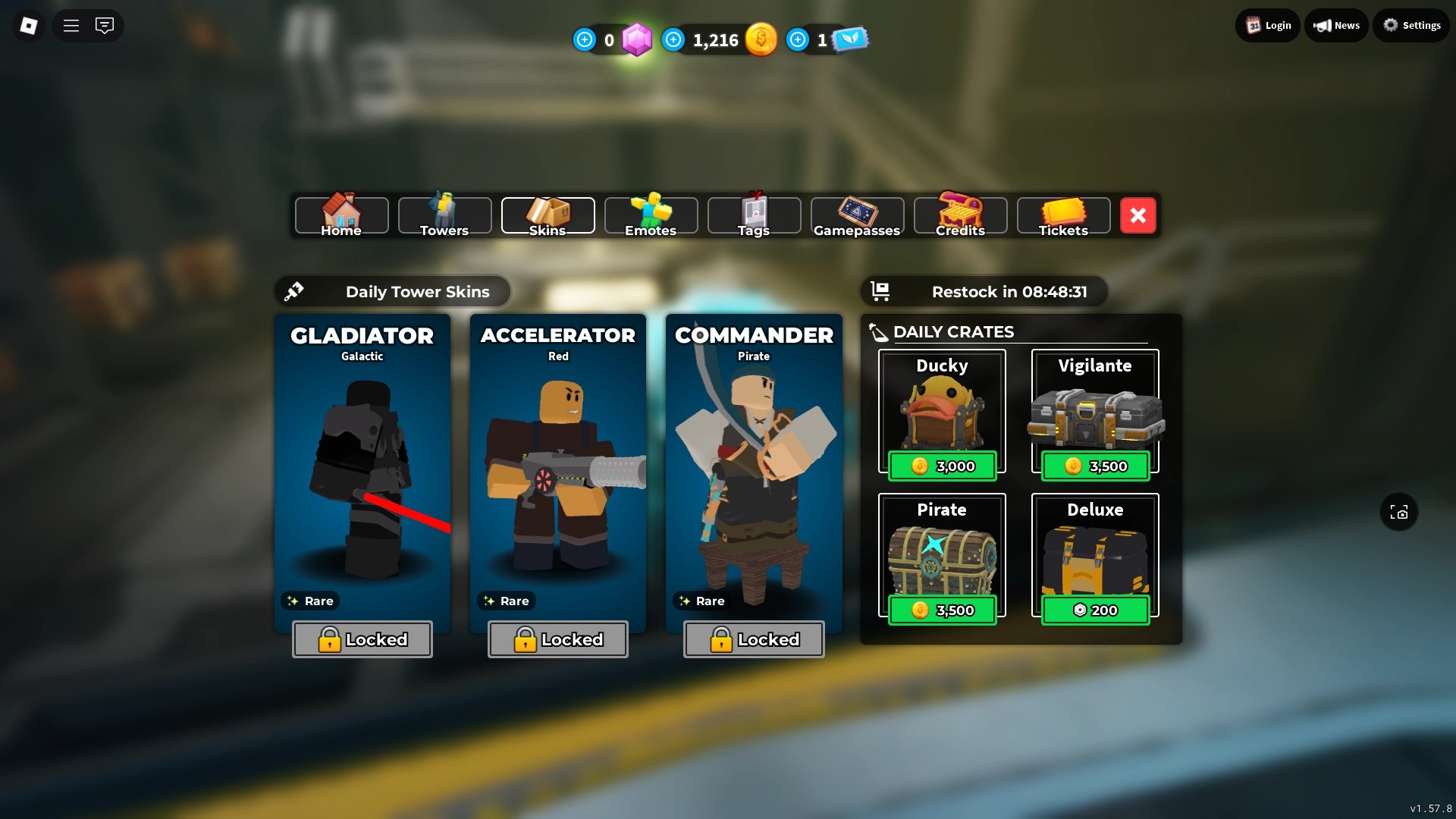Open the chat bubble icon
This screenshot has height=819, width=1456.
pos(105,25)
